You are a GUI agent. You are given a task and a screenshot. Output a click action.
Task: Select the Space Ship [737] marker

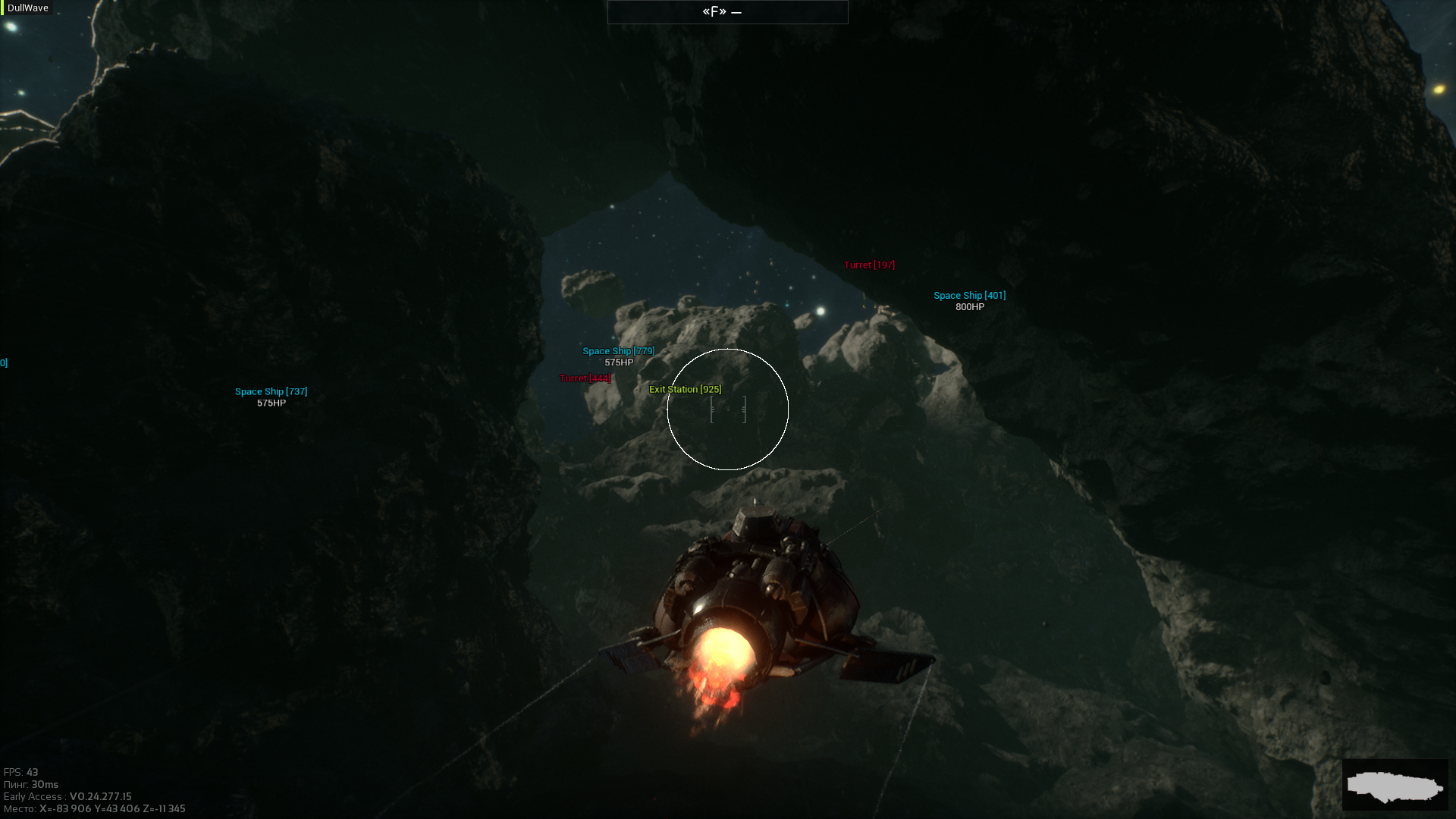pyautogui.click(x=271, y=392)
